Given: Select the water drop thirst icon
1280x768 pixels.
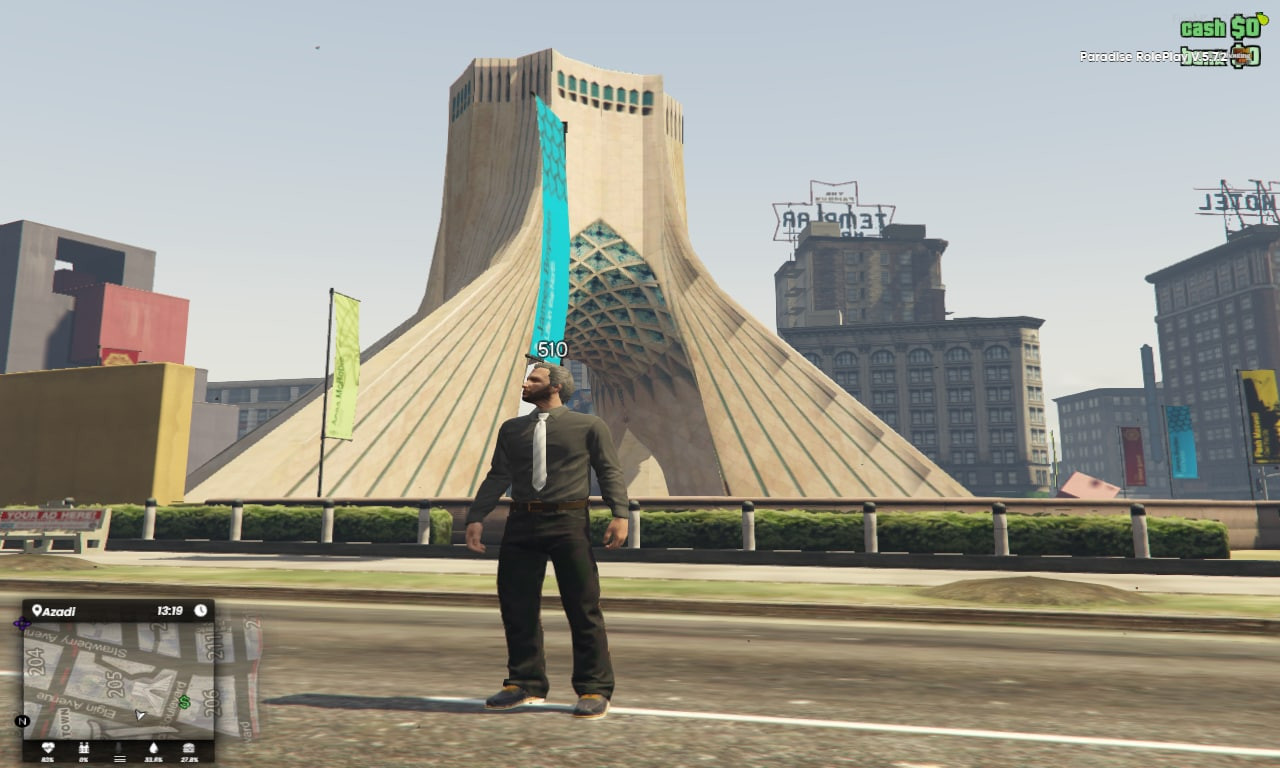Looking at the screenshot, I should click(x=155, y=748).
